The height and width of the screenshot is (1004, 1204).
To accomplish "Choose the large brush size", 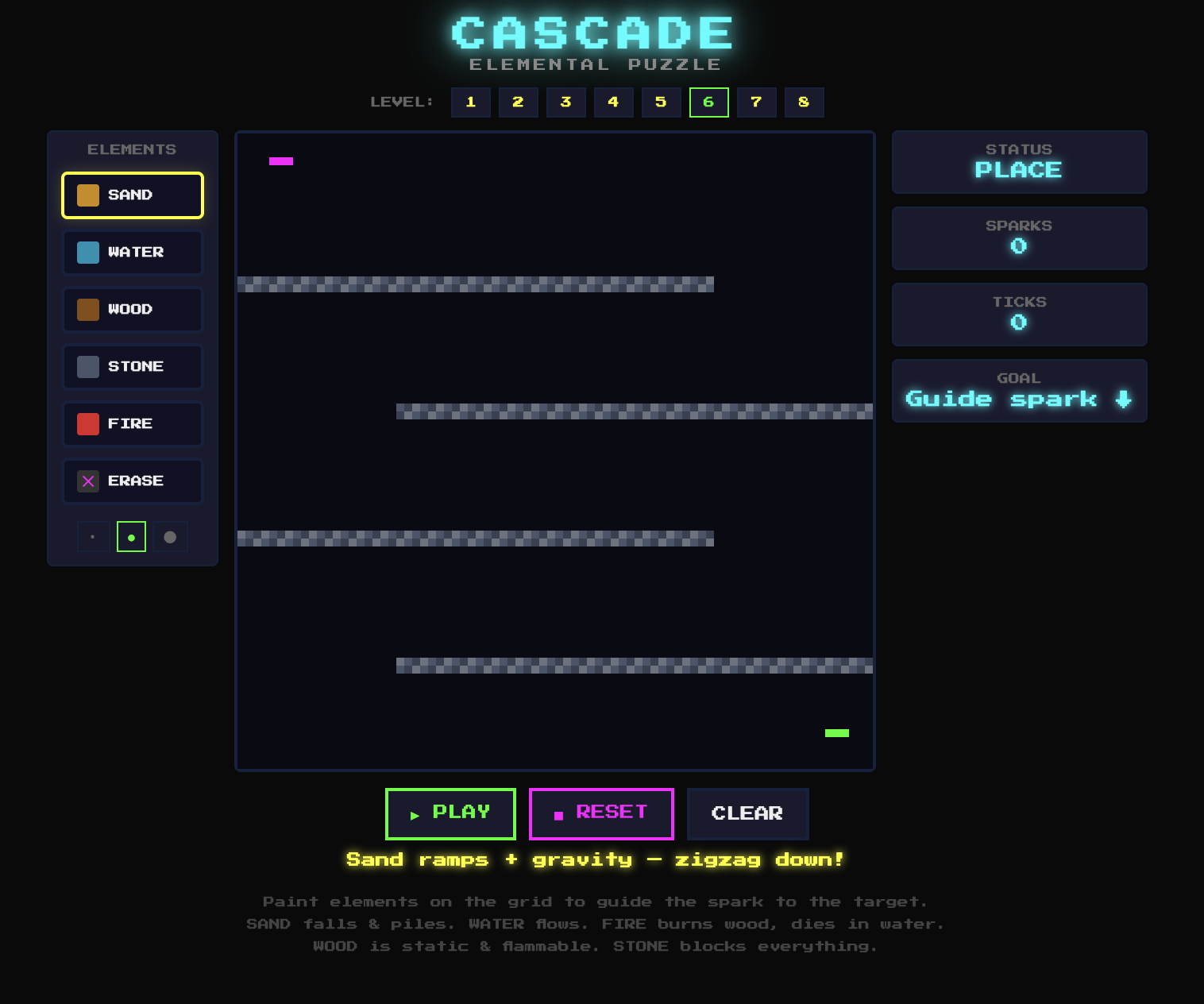I will coord(170,536).
